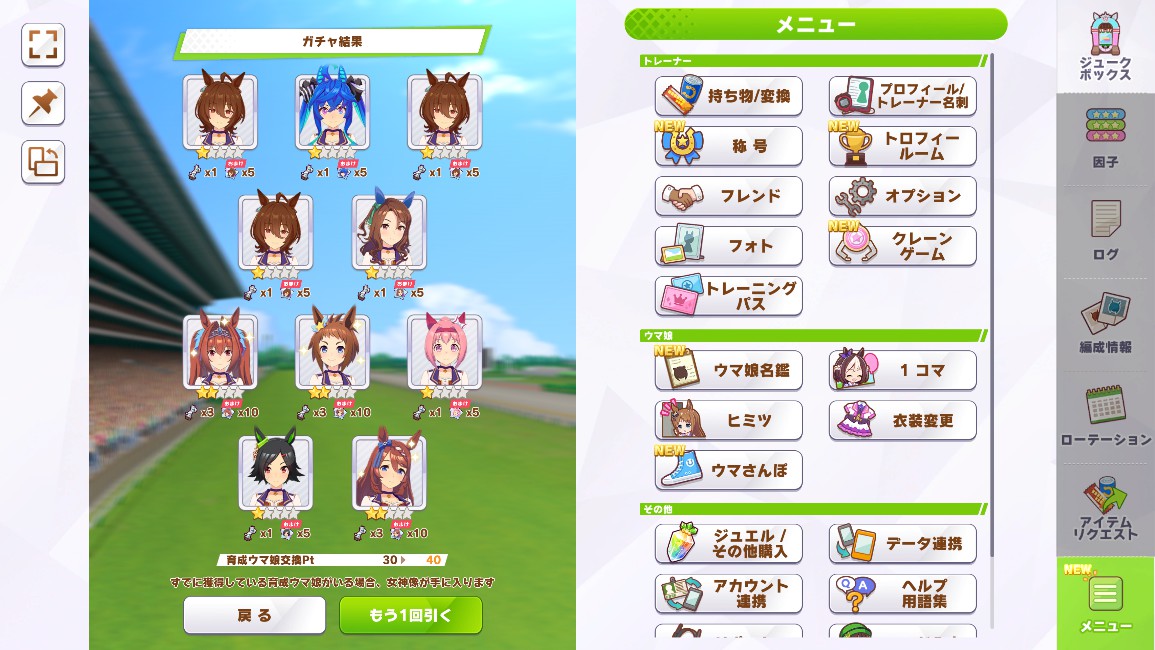
Task: Pull gacha again with もう1回引く
Action: (x=410, y=615)
